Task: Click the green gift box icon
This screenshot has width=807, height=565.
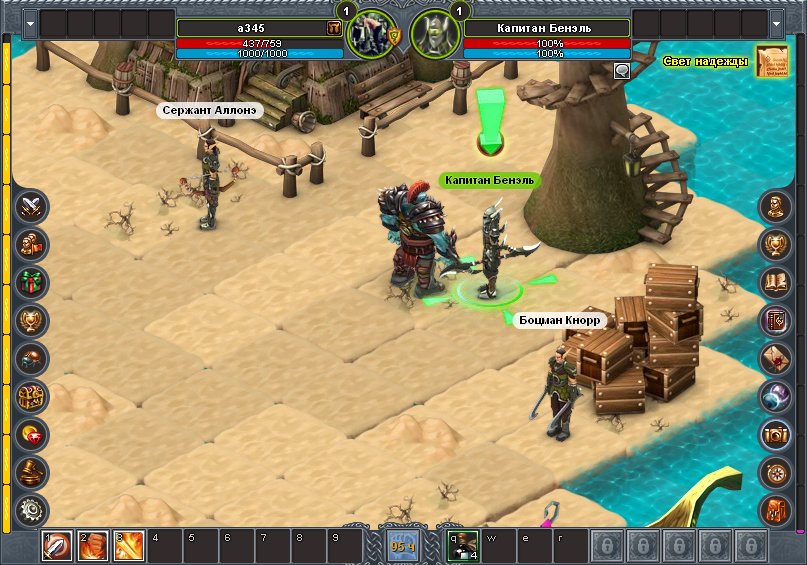Action: (33, 284)
